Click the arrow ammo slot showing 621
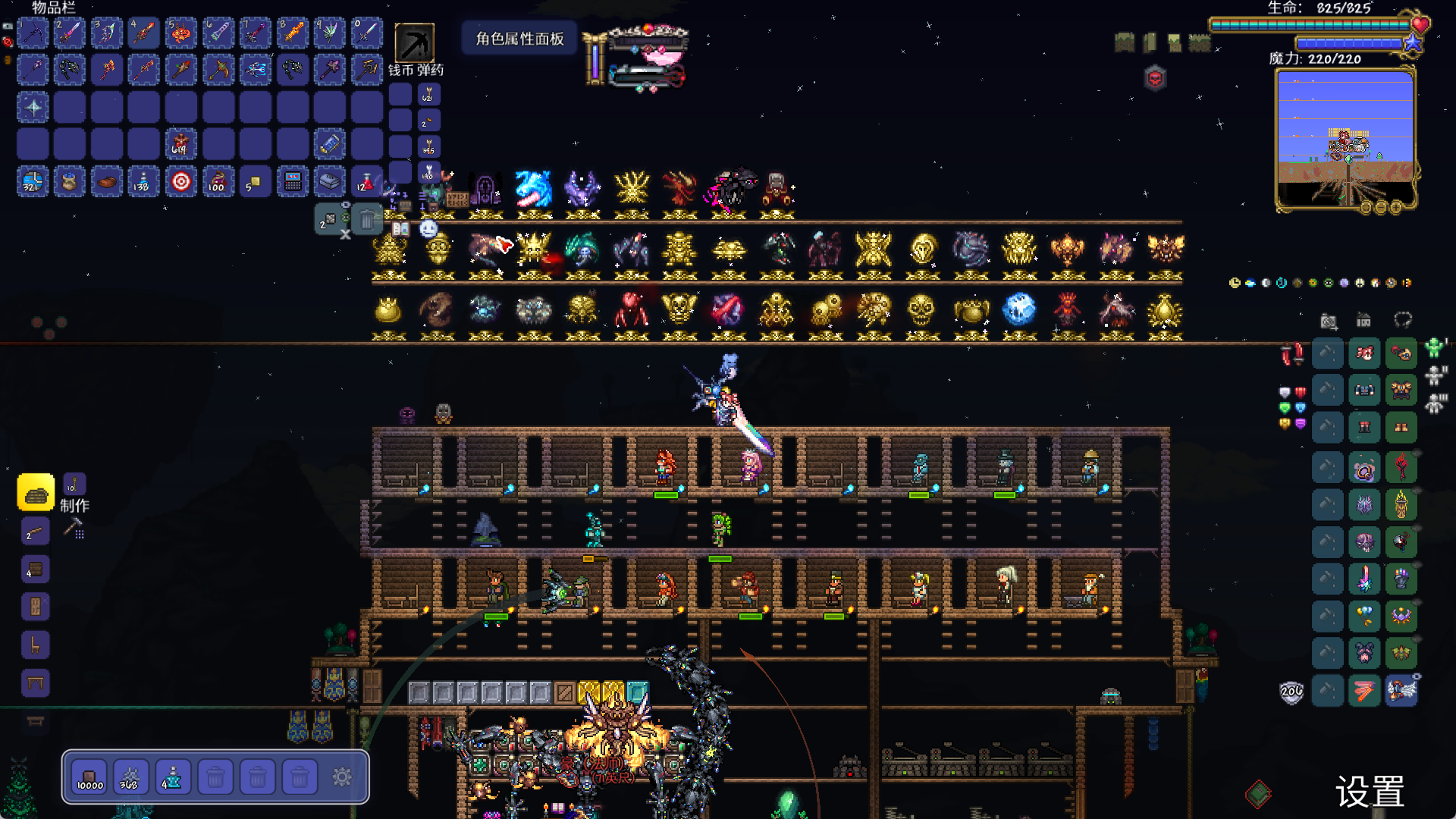The height and width of the screenshot is (819, 1456). pyautogui.click(x=428, y=95)
